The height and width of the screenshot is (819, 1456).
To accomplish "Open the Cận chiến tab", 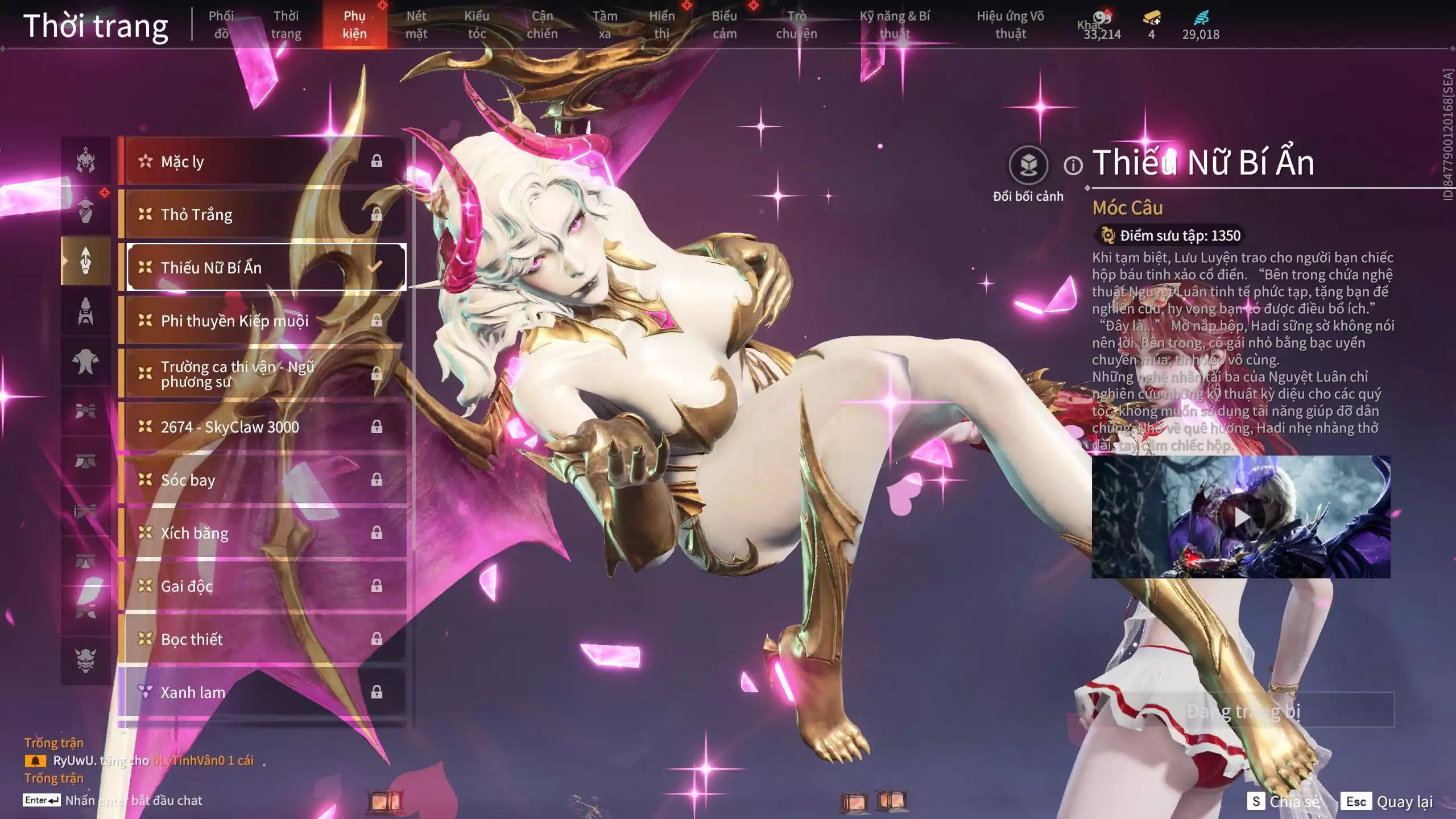I will tap(542, 25).
